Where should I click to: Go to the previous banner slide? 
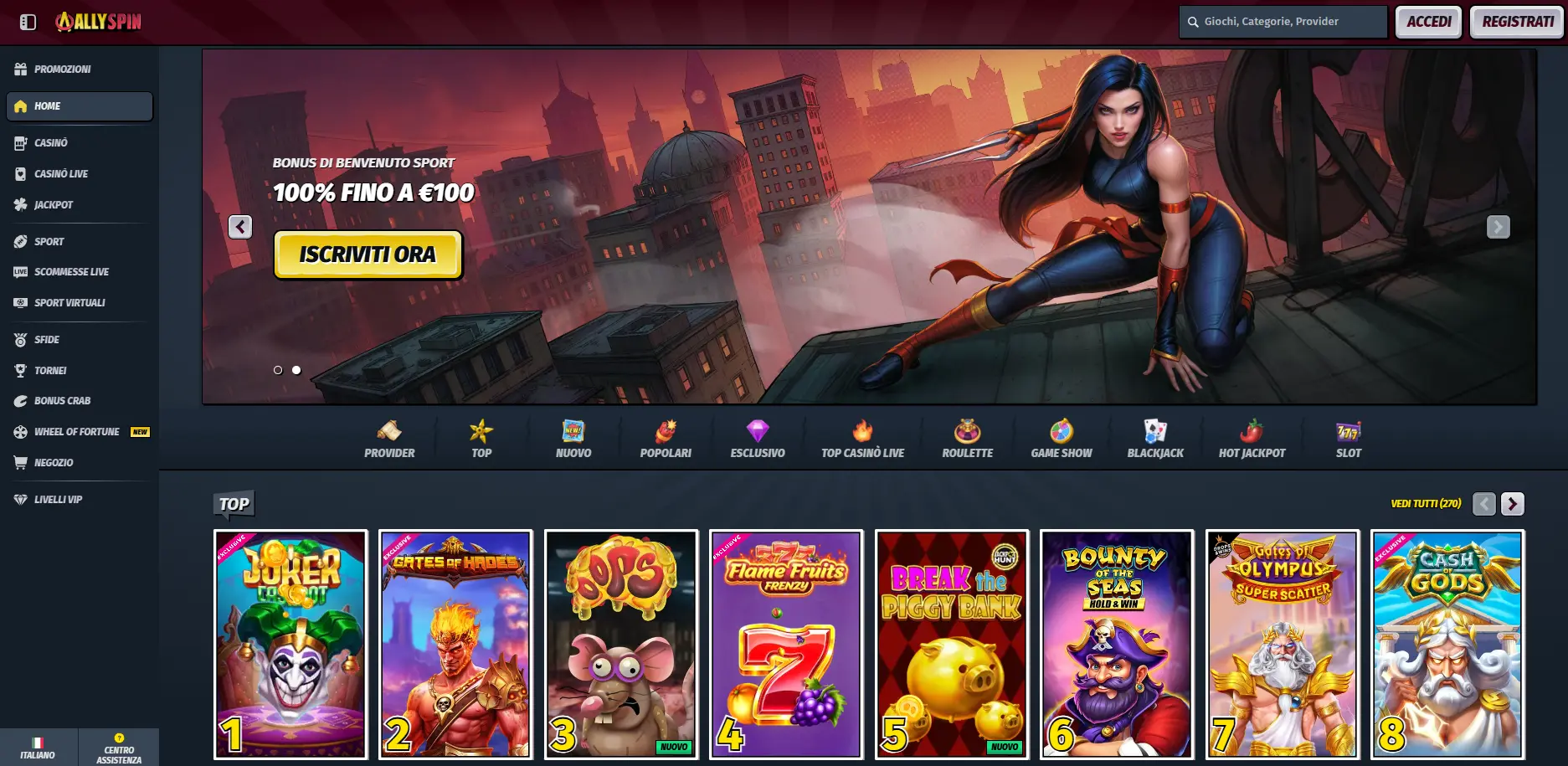tap(240, 226)
